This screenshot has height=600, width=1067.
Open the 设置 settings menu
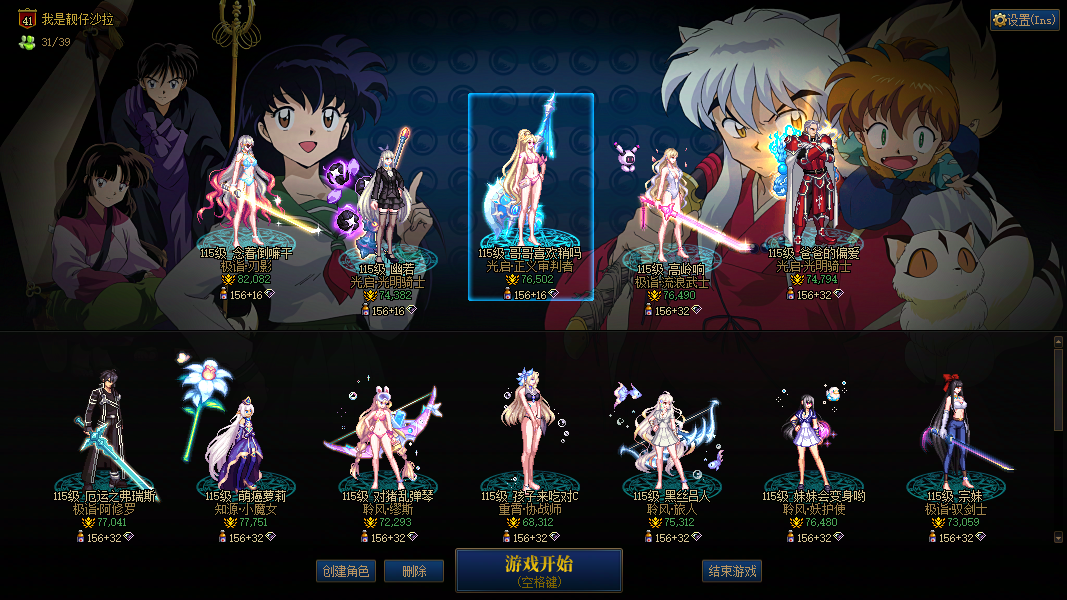pyautogui.click(x=1025, y=20)
